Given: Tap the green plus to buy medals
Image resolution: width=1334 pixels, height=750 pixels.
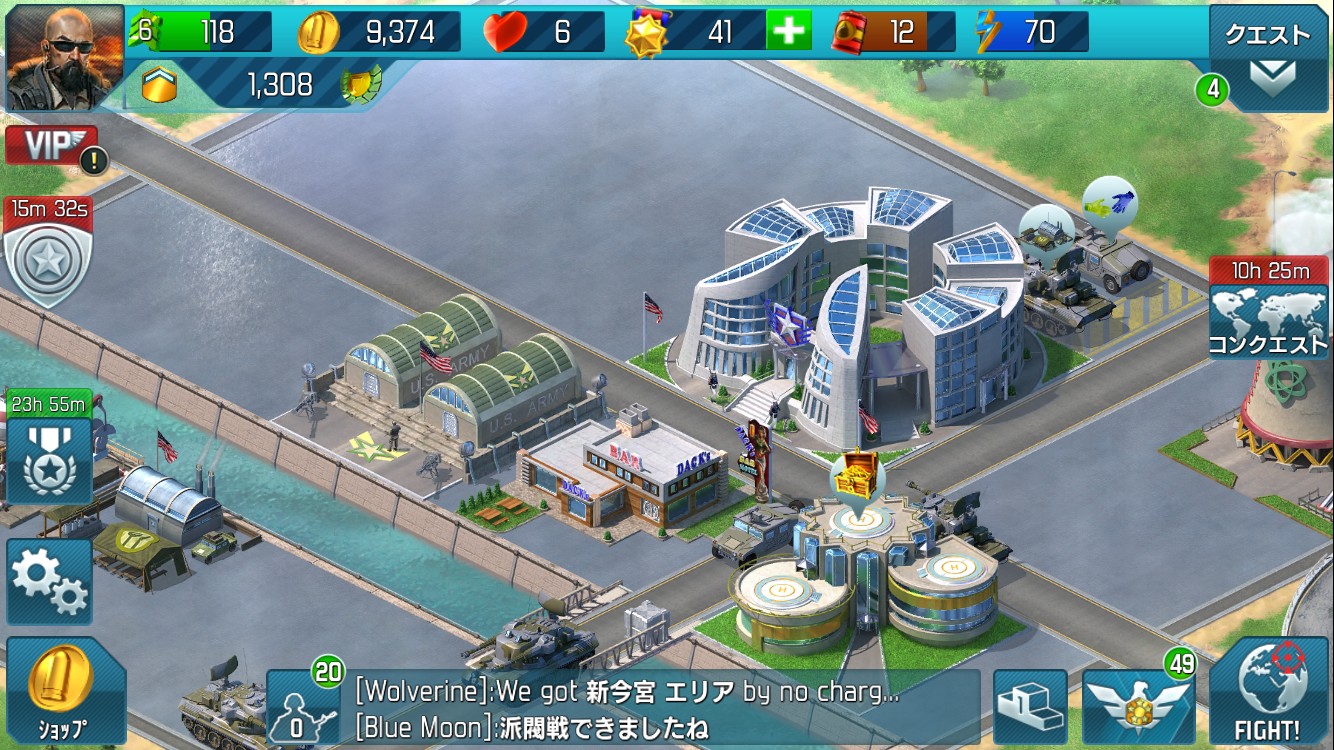Looking at the screenshot, I should [788, 32].
